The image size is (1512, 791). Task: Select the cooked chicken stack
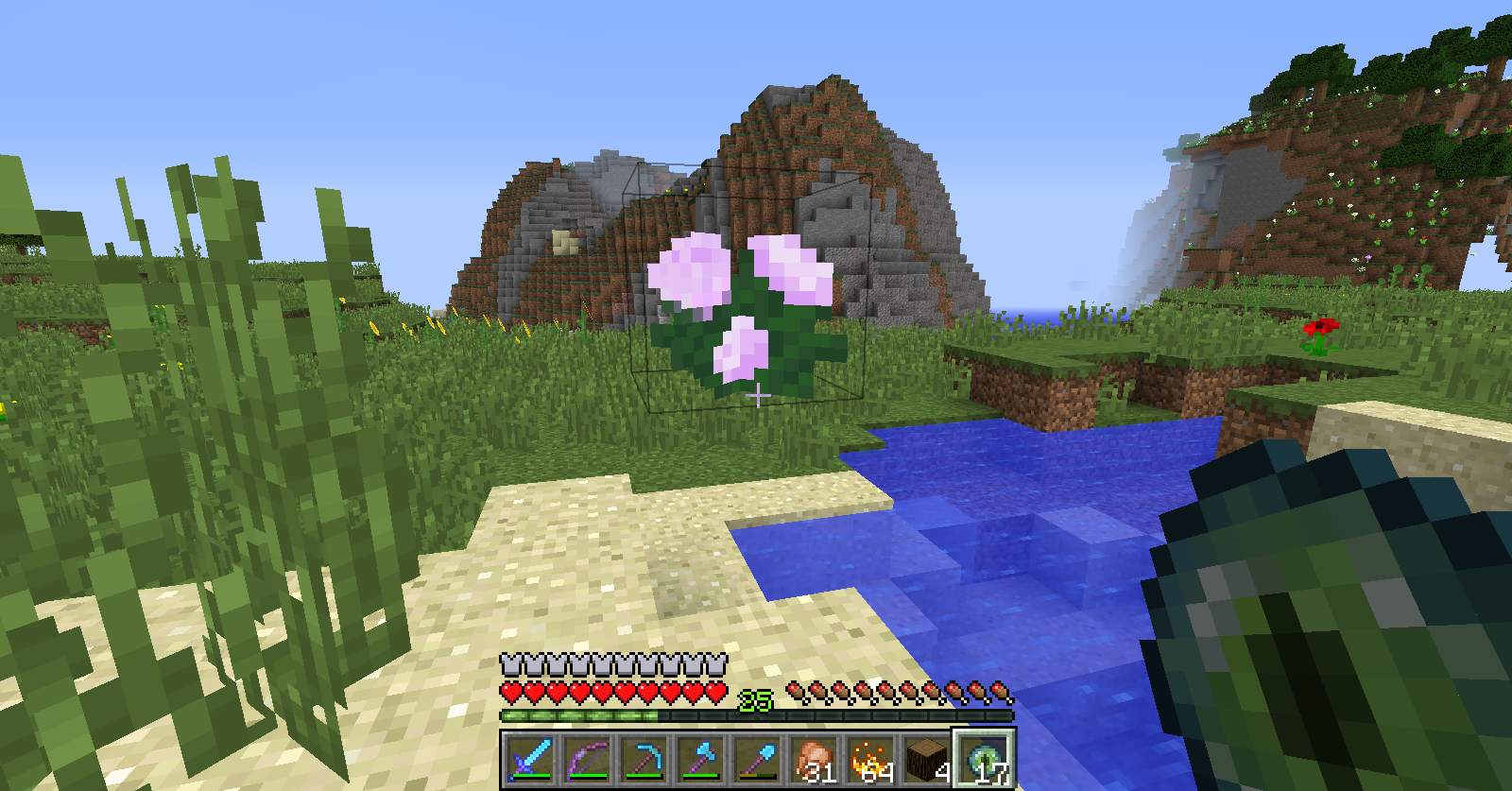point(814,759)
